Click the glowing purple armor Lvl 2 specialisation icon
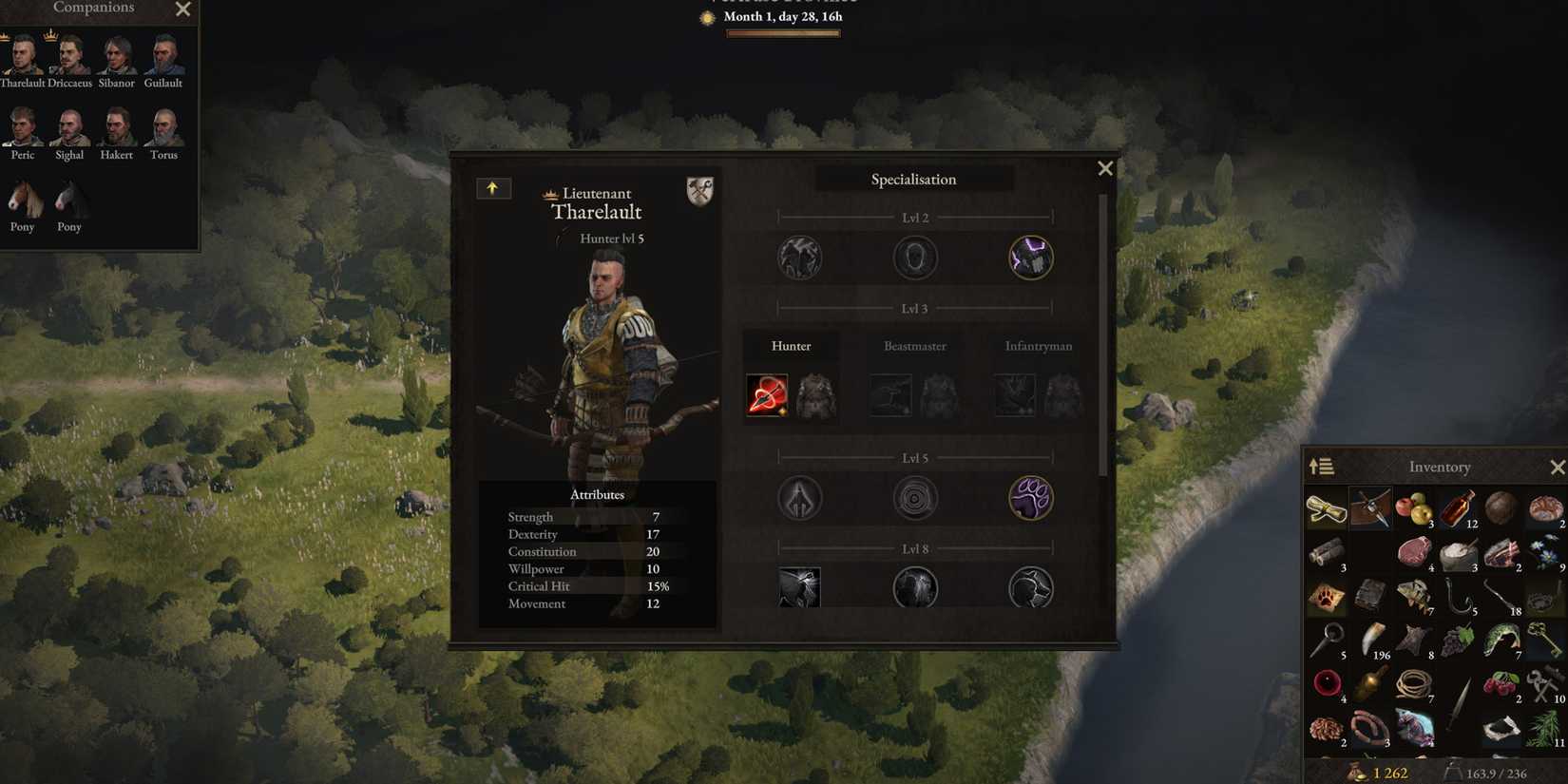1568x784 pixels. point(1030,258)
